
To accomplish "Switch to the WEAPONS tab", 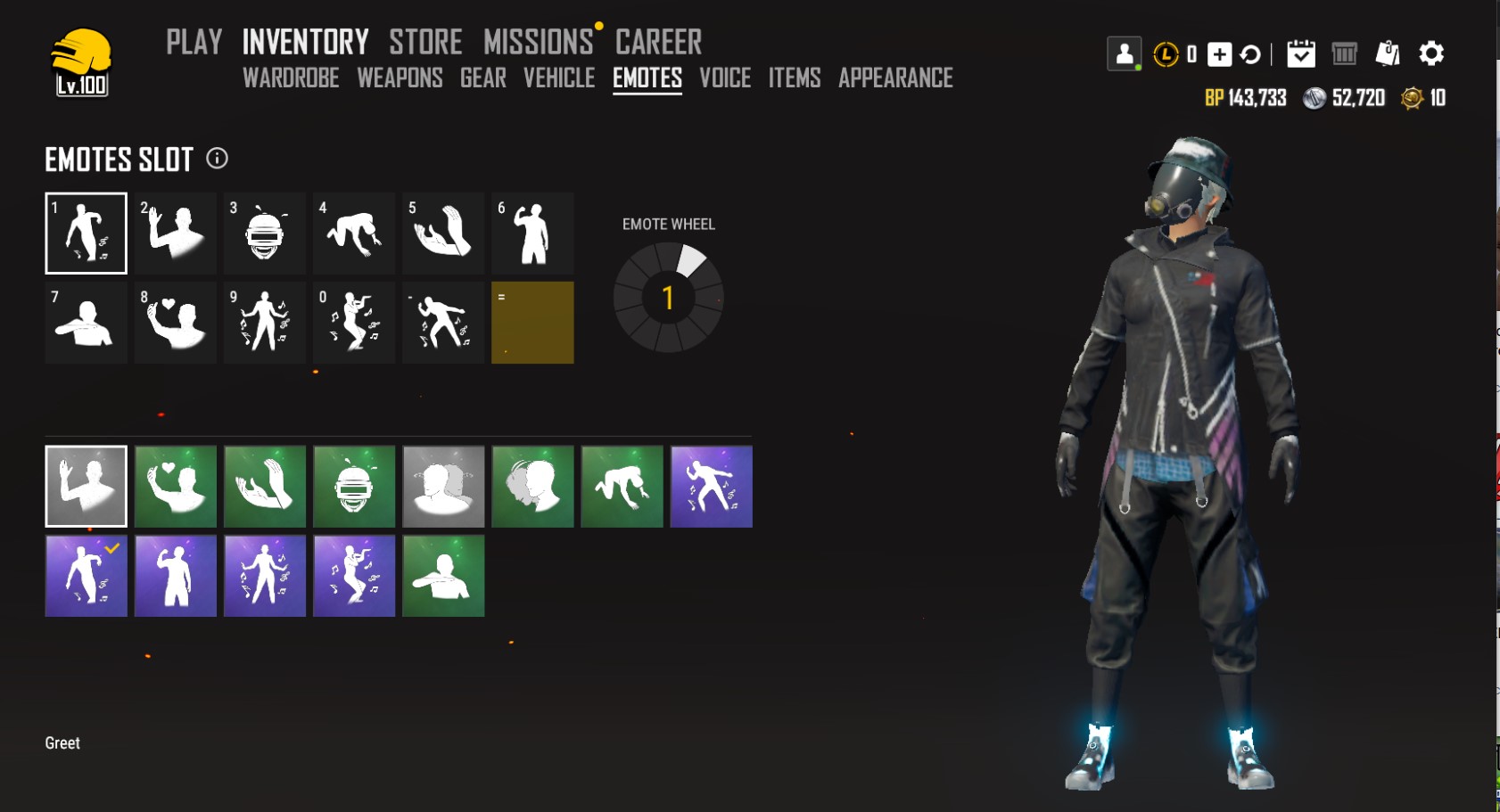I will [x=400, y=78].
